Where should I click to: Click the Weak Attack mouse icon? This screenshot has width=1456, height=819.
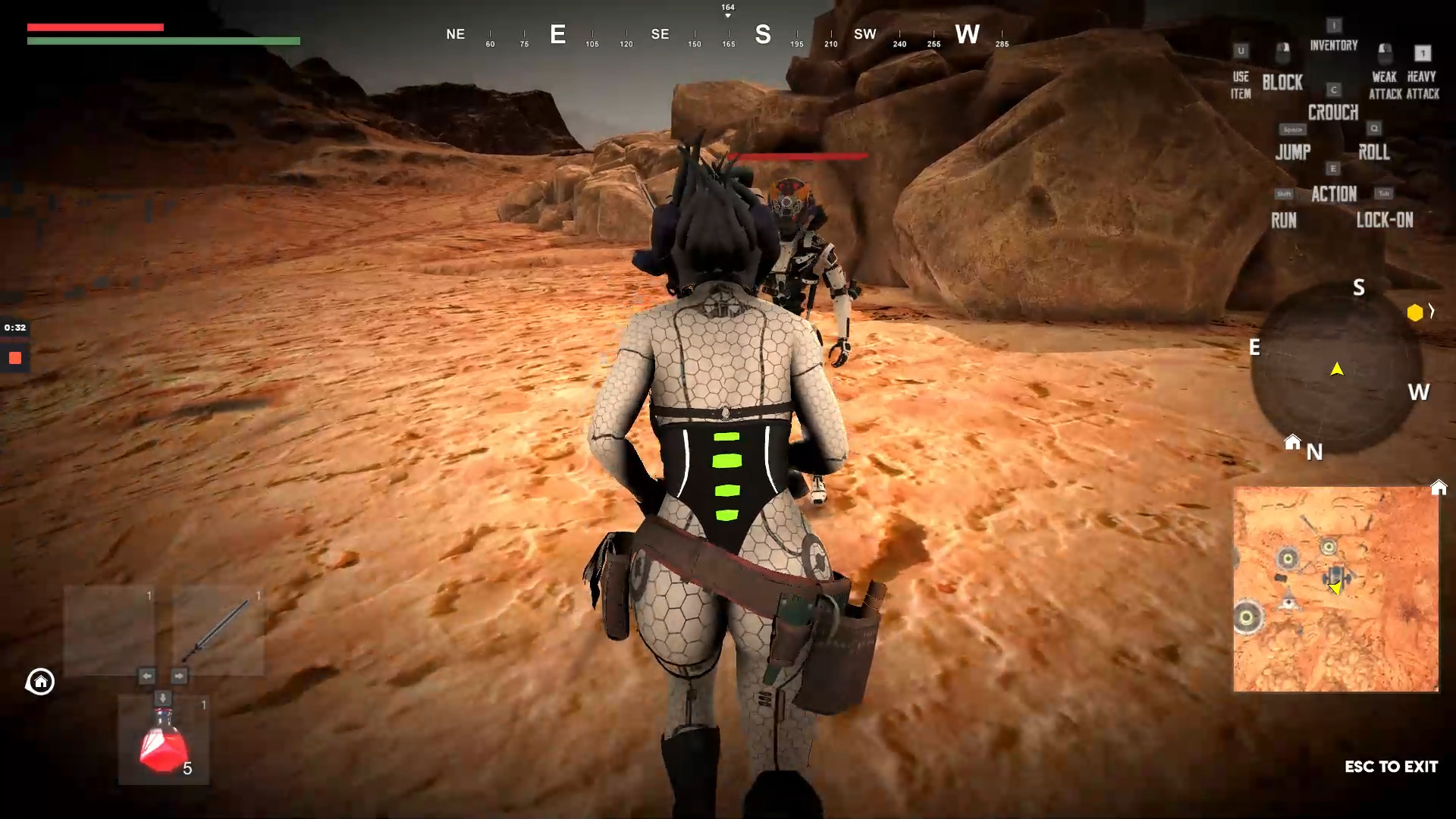pyautogui.click(x=1385, y=53)
